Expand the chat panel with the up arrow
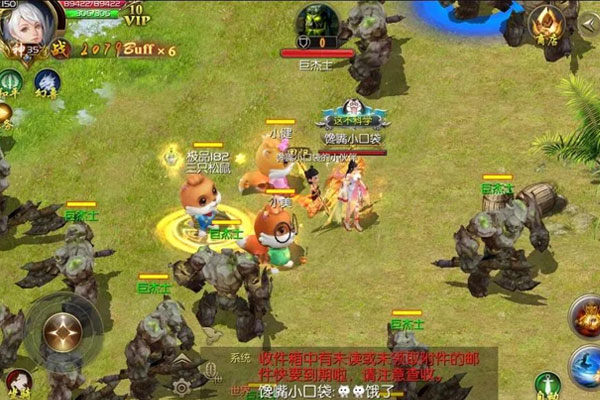This screenshot has height=400, width=600. tap(184, 358)
